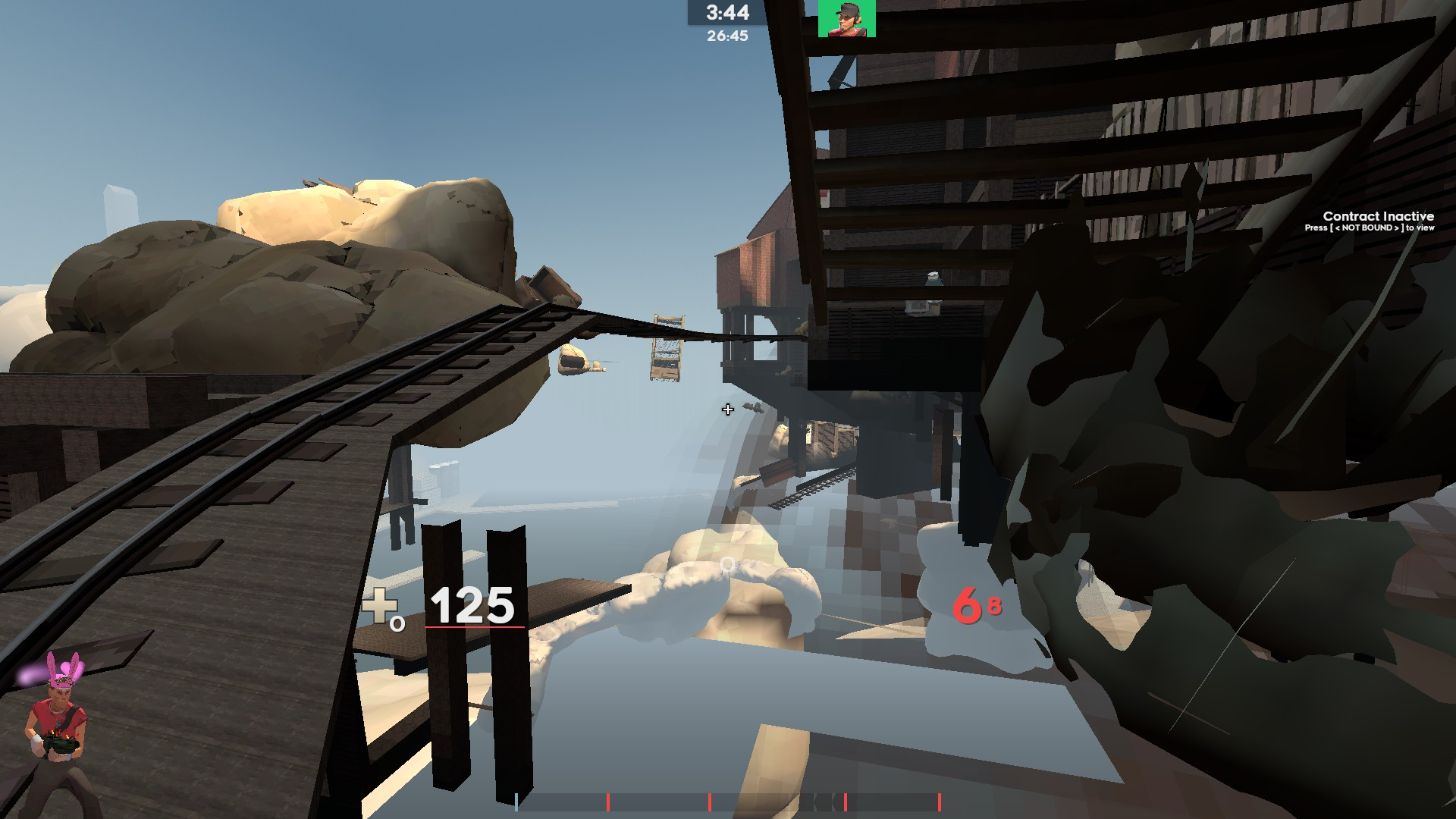Click the pink bunny ears cosmetic on Scout
The image size is (1456, 819).
click(x=63, y=666)
